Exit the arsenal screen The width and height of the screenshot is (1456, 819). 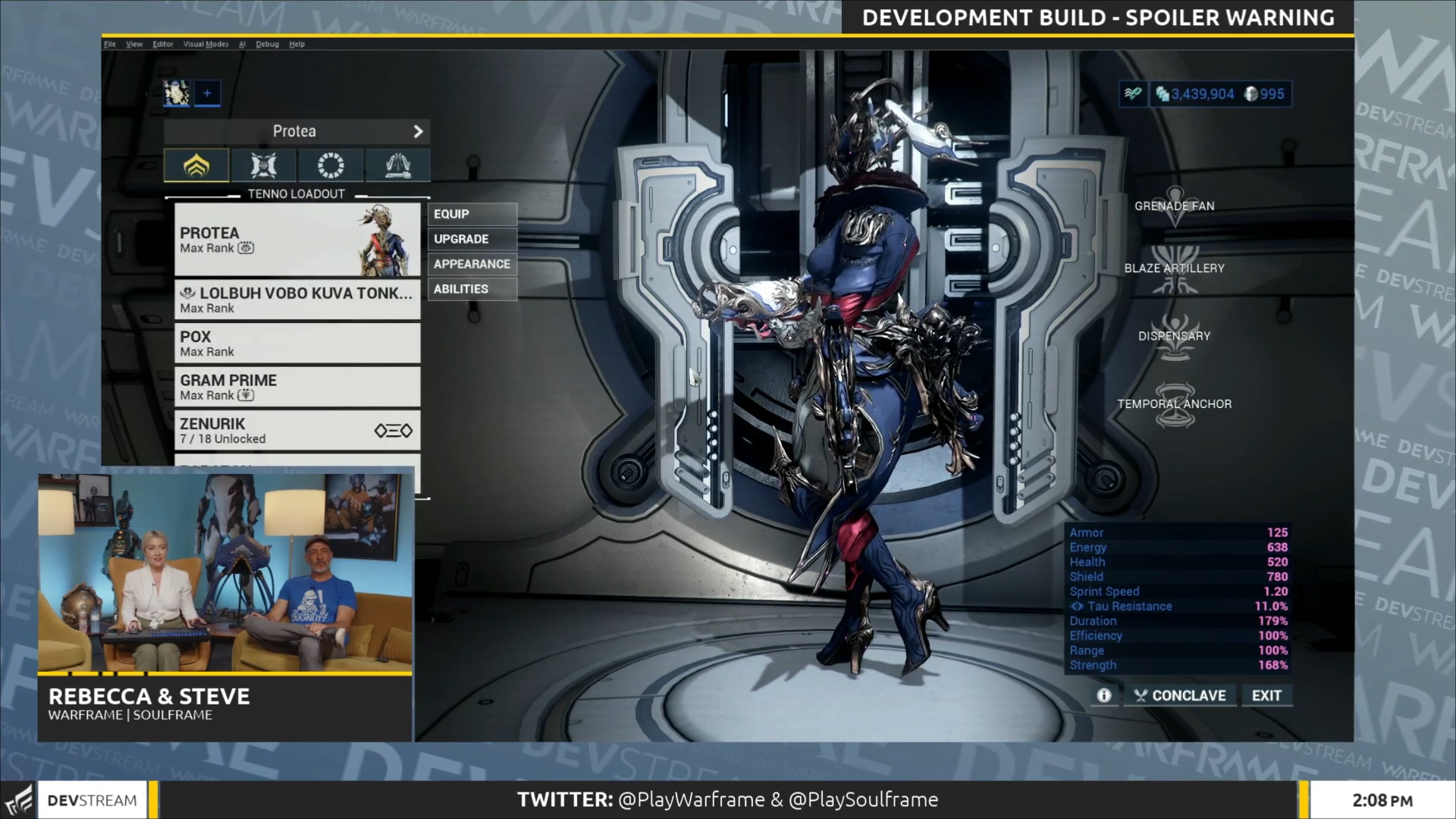tap(1266, 696)
